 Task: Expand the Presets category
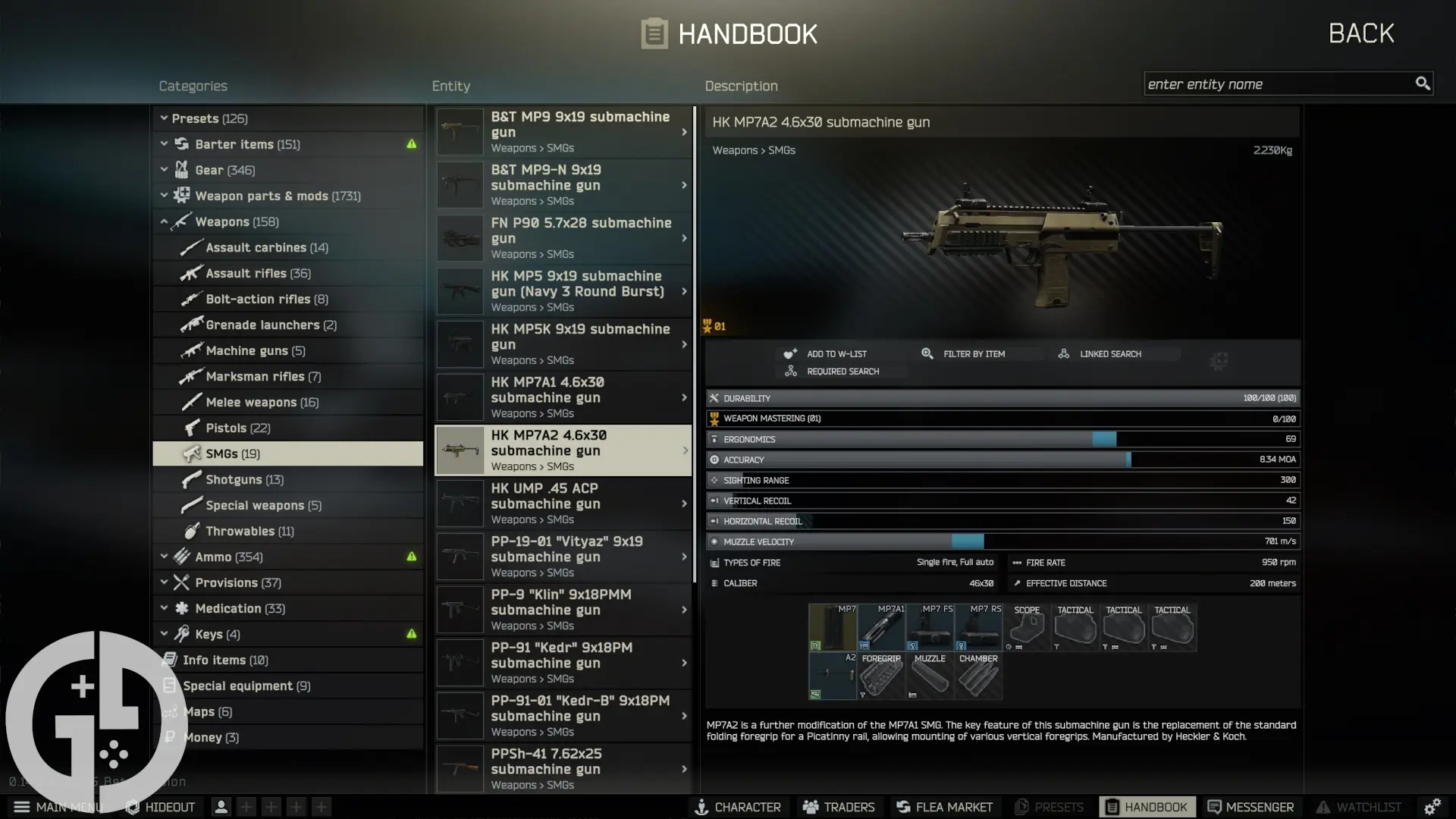click(164, 118)
